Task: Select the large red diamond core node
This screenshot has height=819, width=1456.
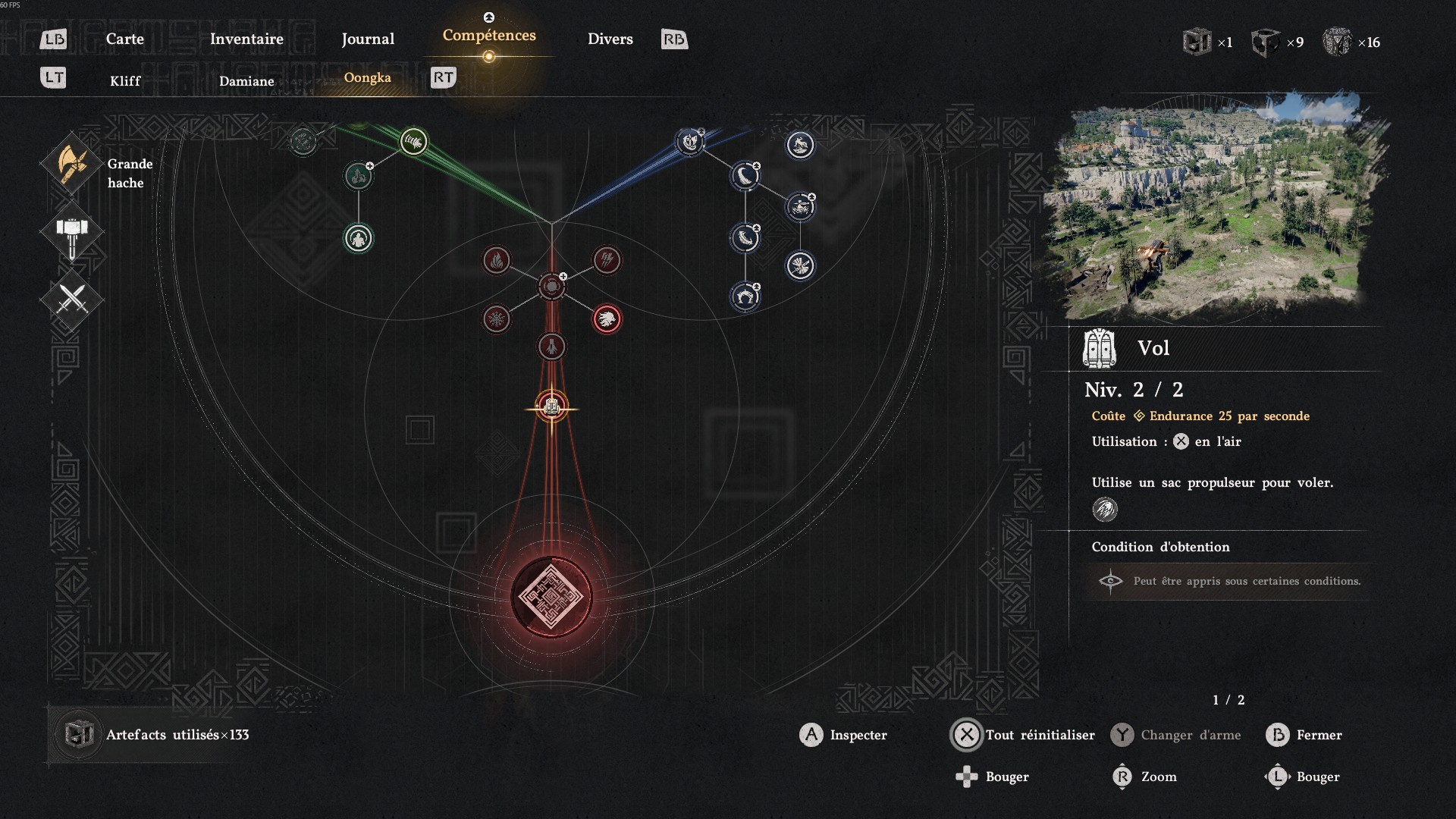Action: point(551,597)
